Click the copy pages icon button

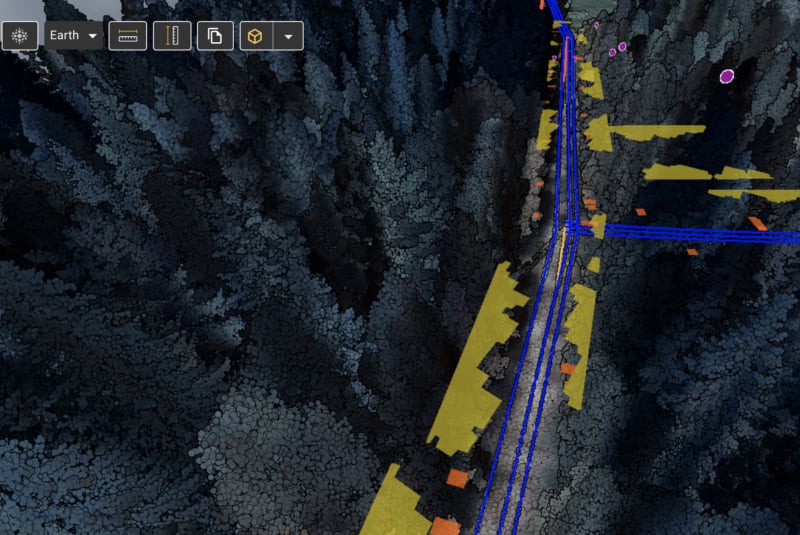[x=215, y=36]
